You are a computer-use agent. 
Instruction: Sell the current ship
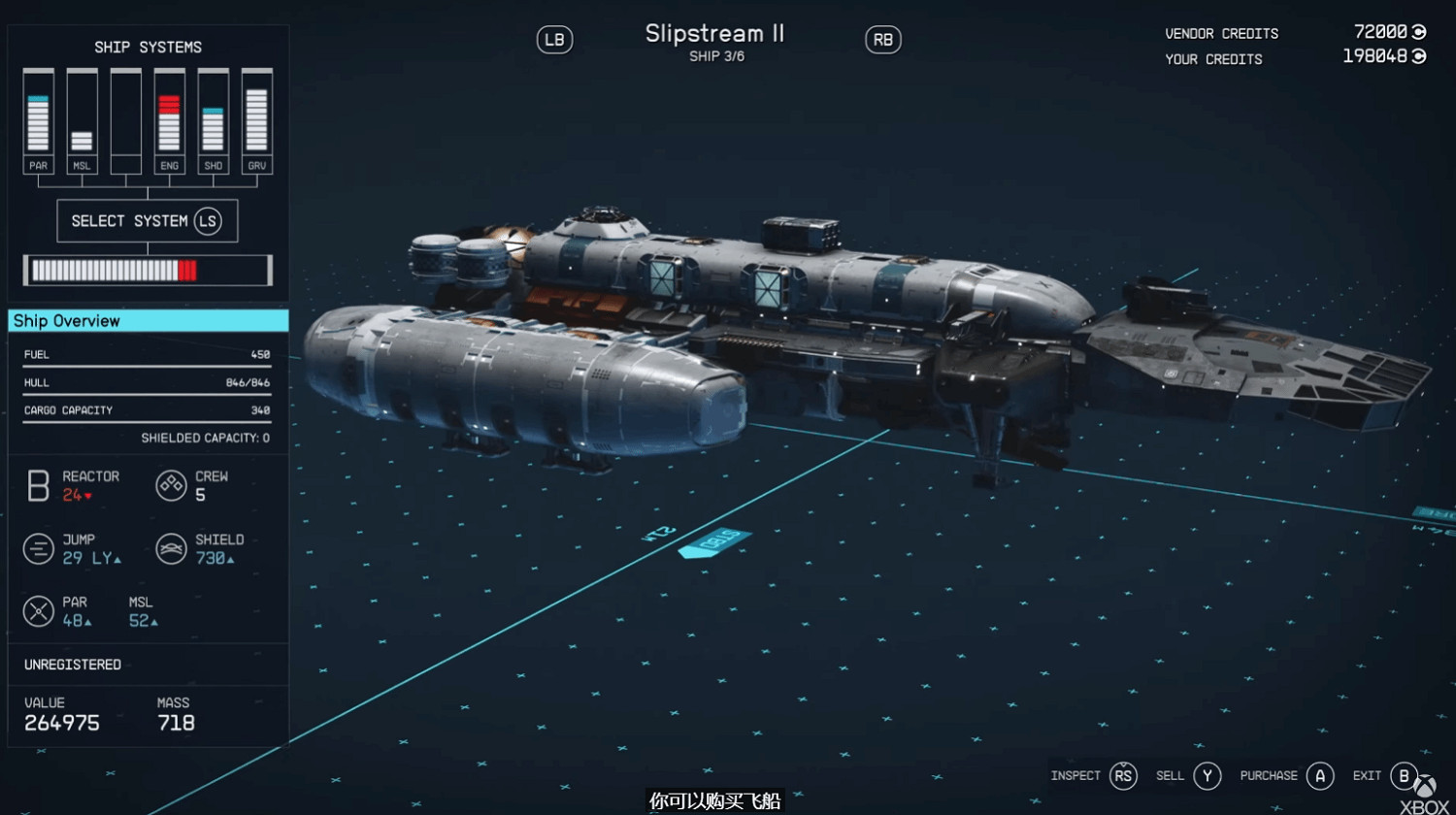tap(1207, 775)
